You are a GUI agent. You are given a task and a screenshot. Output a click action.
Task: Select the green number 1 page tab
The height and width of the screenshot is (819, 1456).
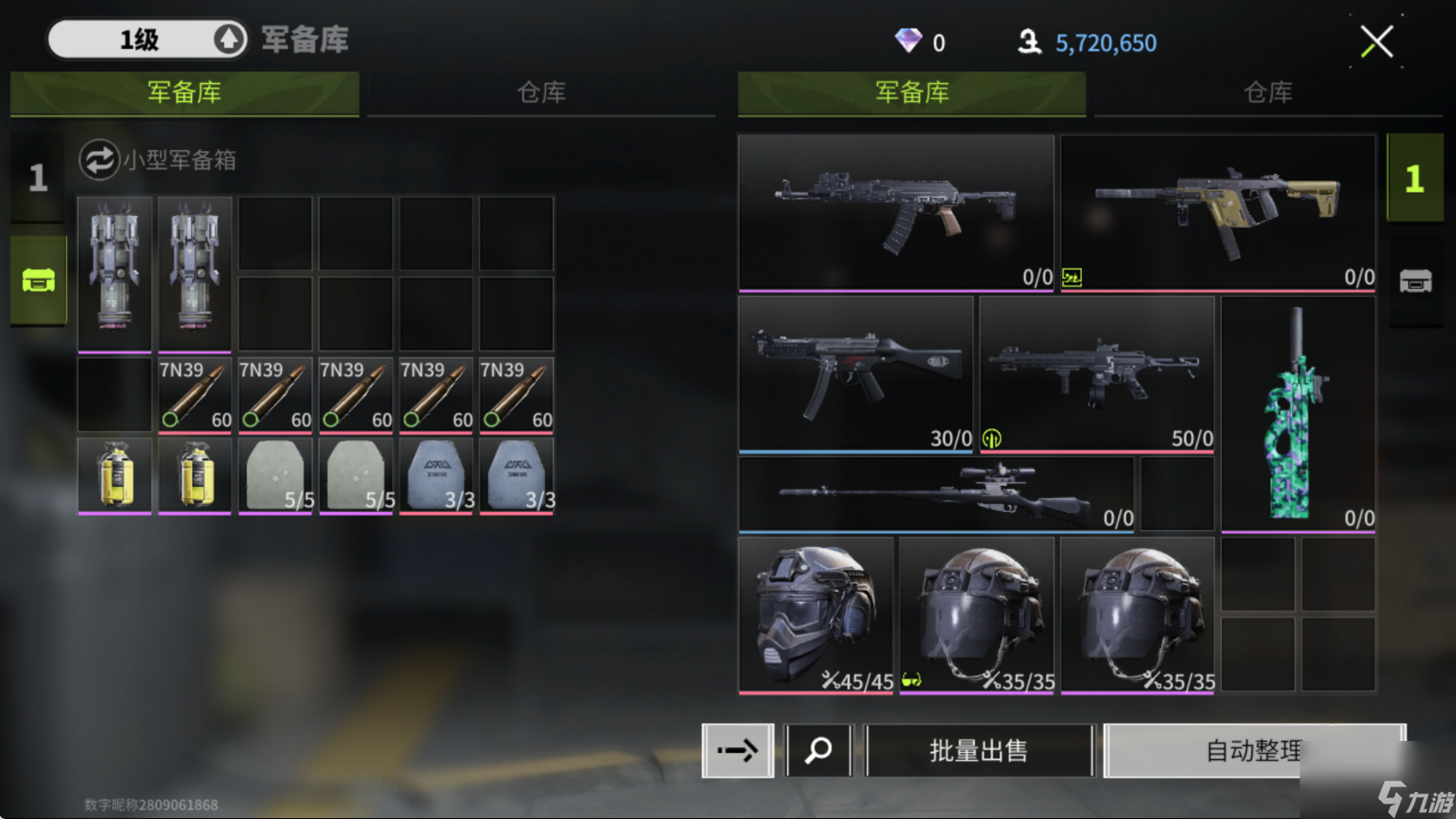(1414, 179)
